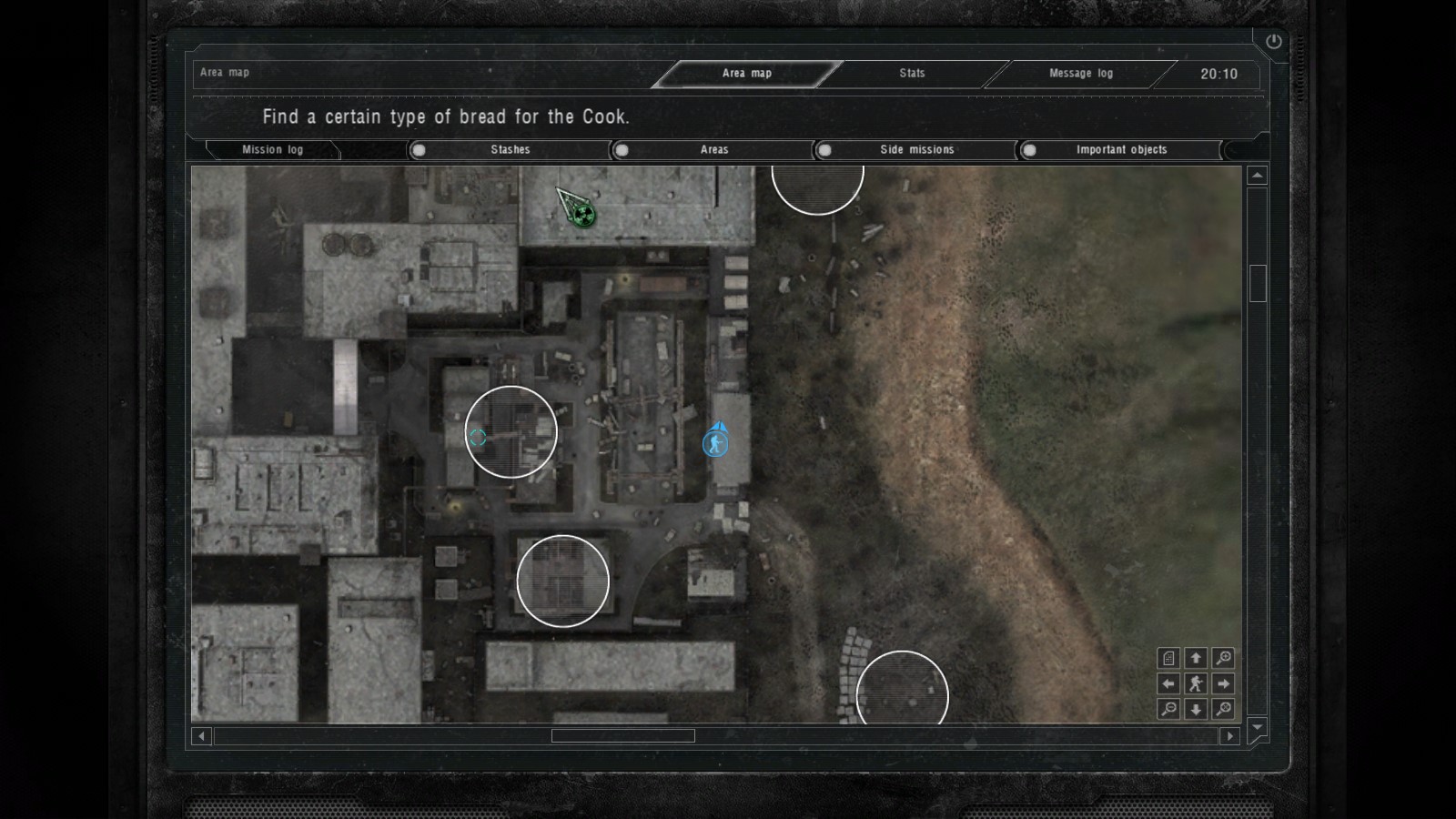
Task: Pan the map right with the arrow button
Action: tap(1224, 683)
